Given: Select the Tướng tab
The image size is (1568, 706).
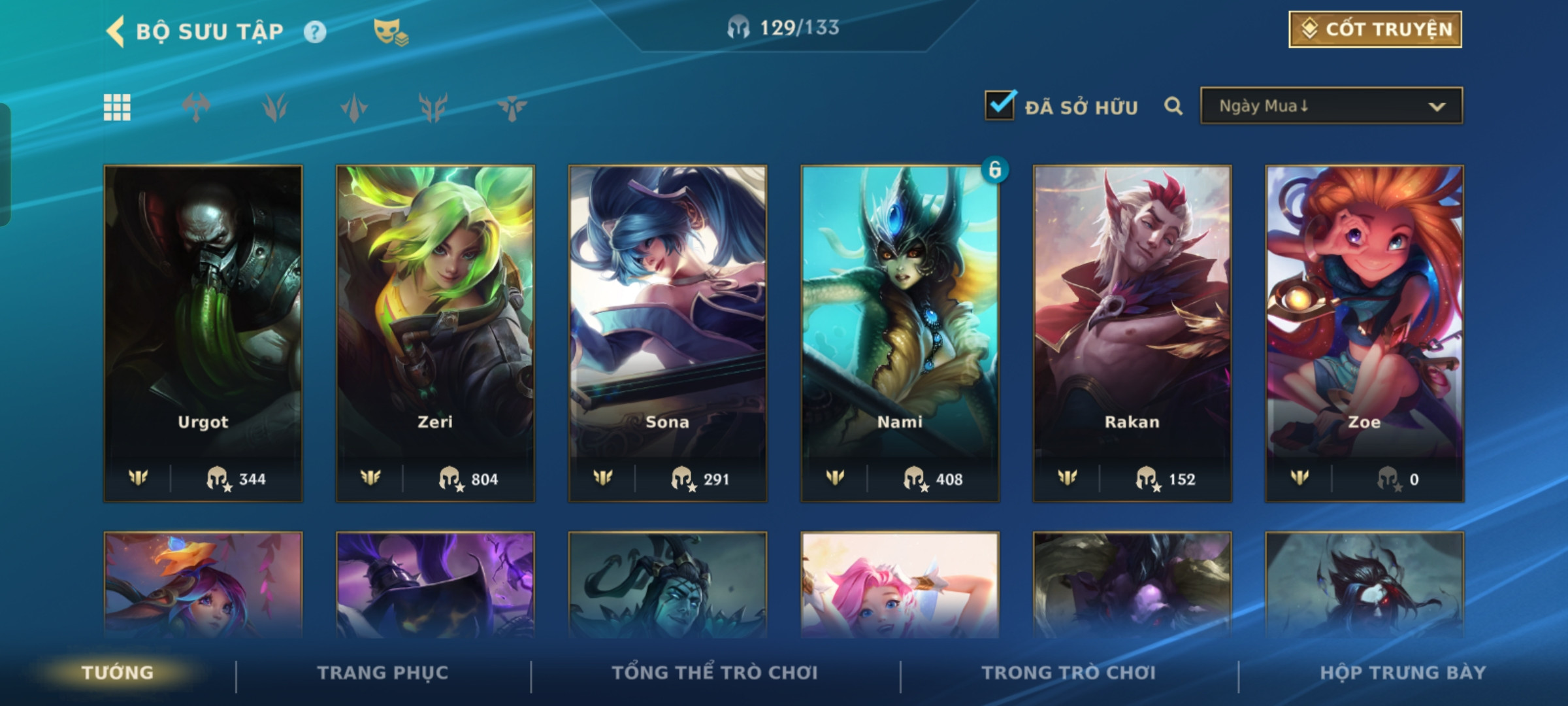Looking at the screenshot, I should 118,673.
